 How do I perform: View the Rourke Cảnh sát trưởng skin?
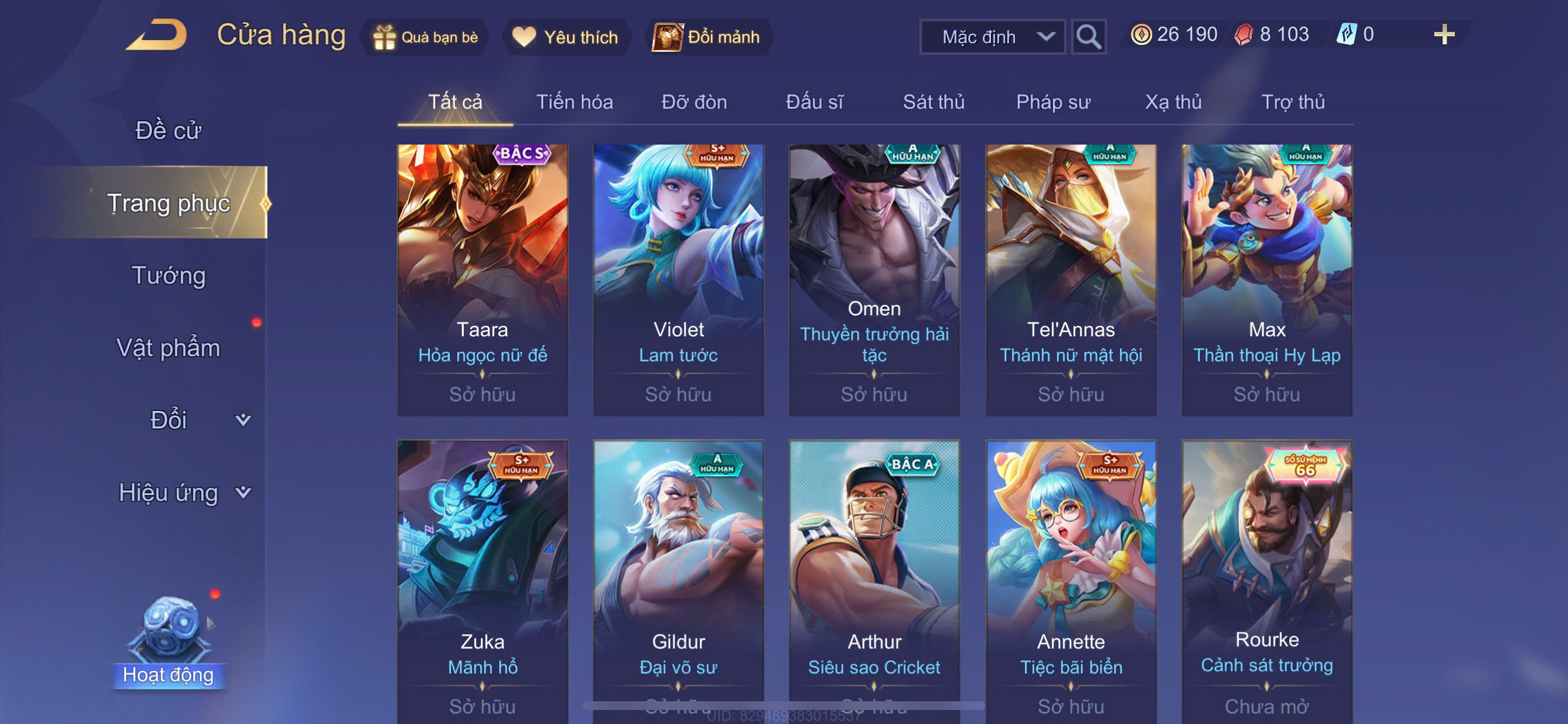click(x=1266, y=578)
